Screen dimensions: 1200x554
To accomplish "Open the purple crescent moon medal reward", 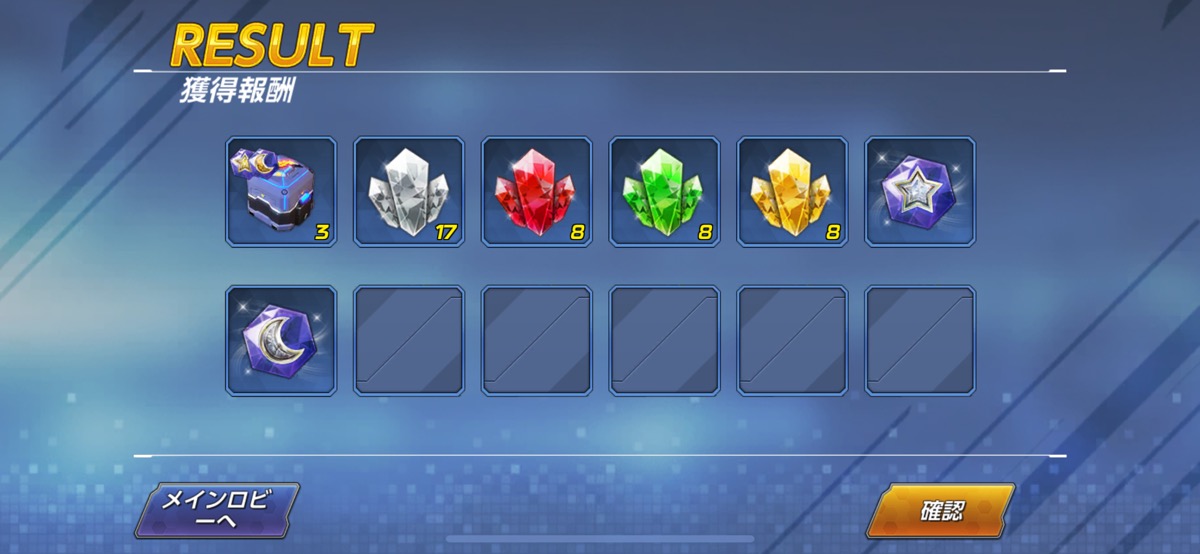I will point(281,340).
